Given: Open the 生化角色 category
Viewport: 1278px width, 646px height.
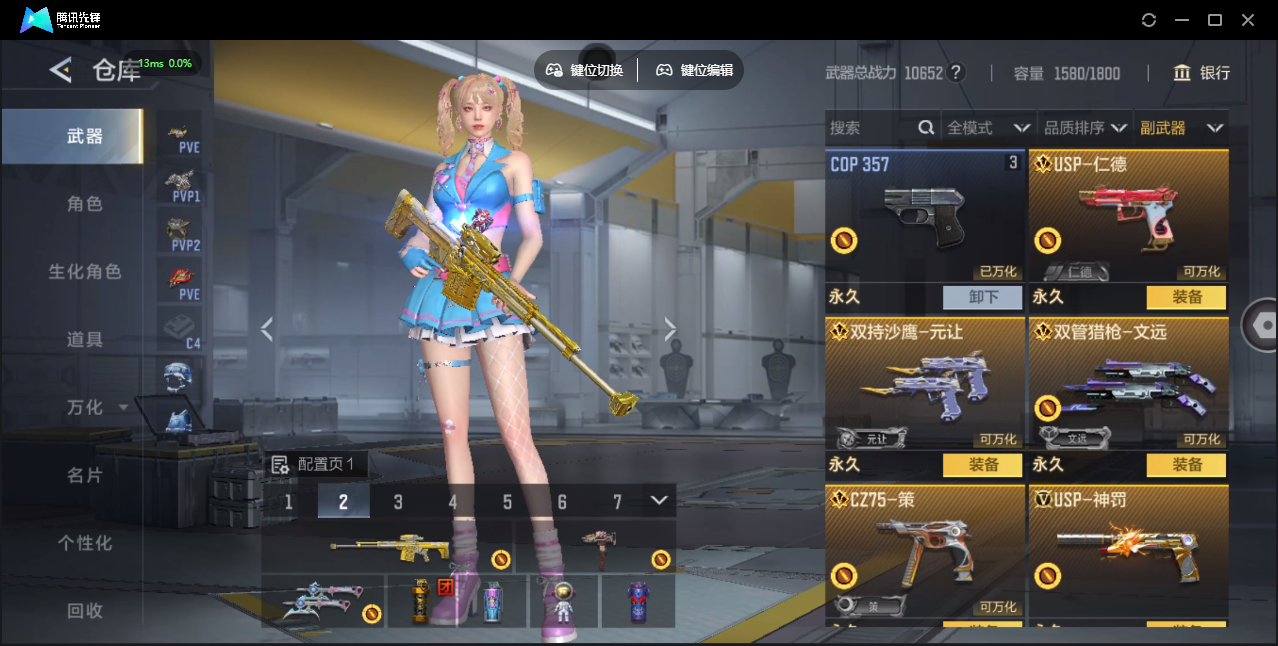Looking at the screenshot, I should pyautogui.click(x=85, y=272).
